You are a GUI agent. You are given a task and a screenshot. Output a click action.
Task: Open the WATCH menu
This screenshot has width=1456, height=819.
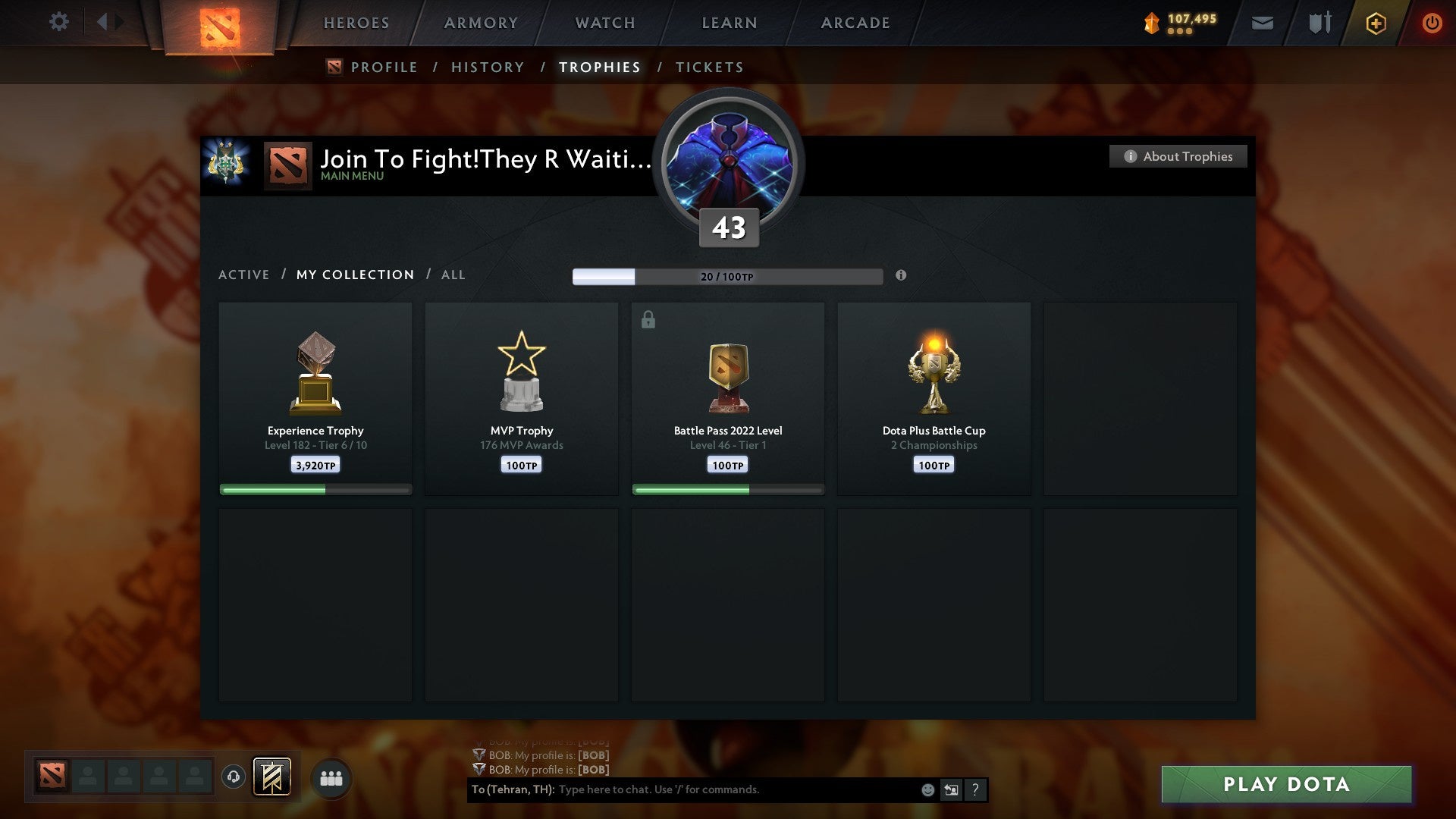pos(604,23)
